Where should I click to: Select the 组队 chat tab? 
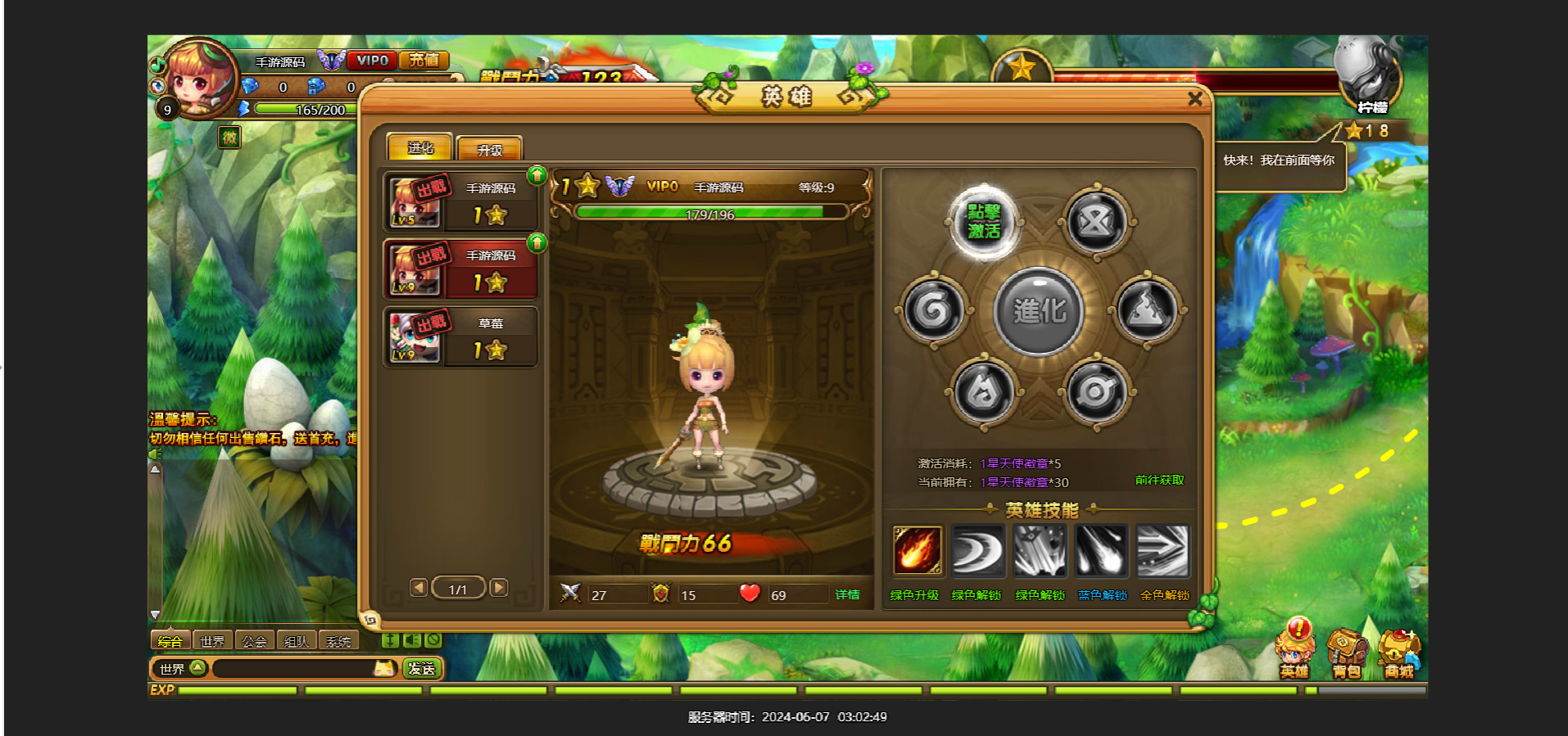point(297,641)
